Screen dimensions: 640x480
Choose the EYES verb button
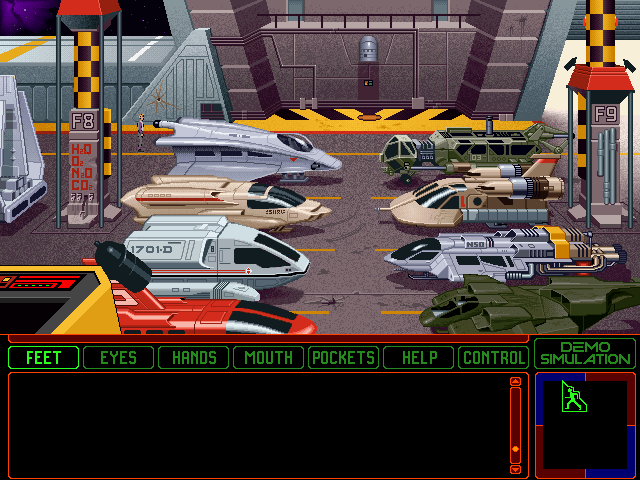(x=119, y=357)
